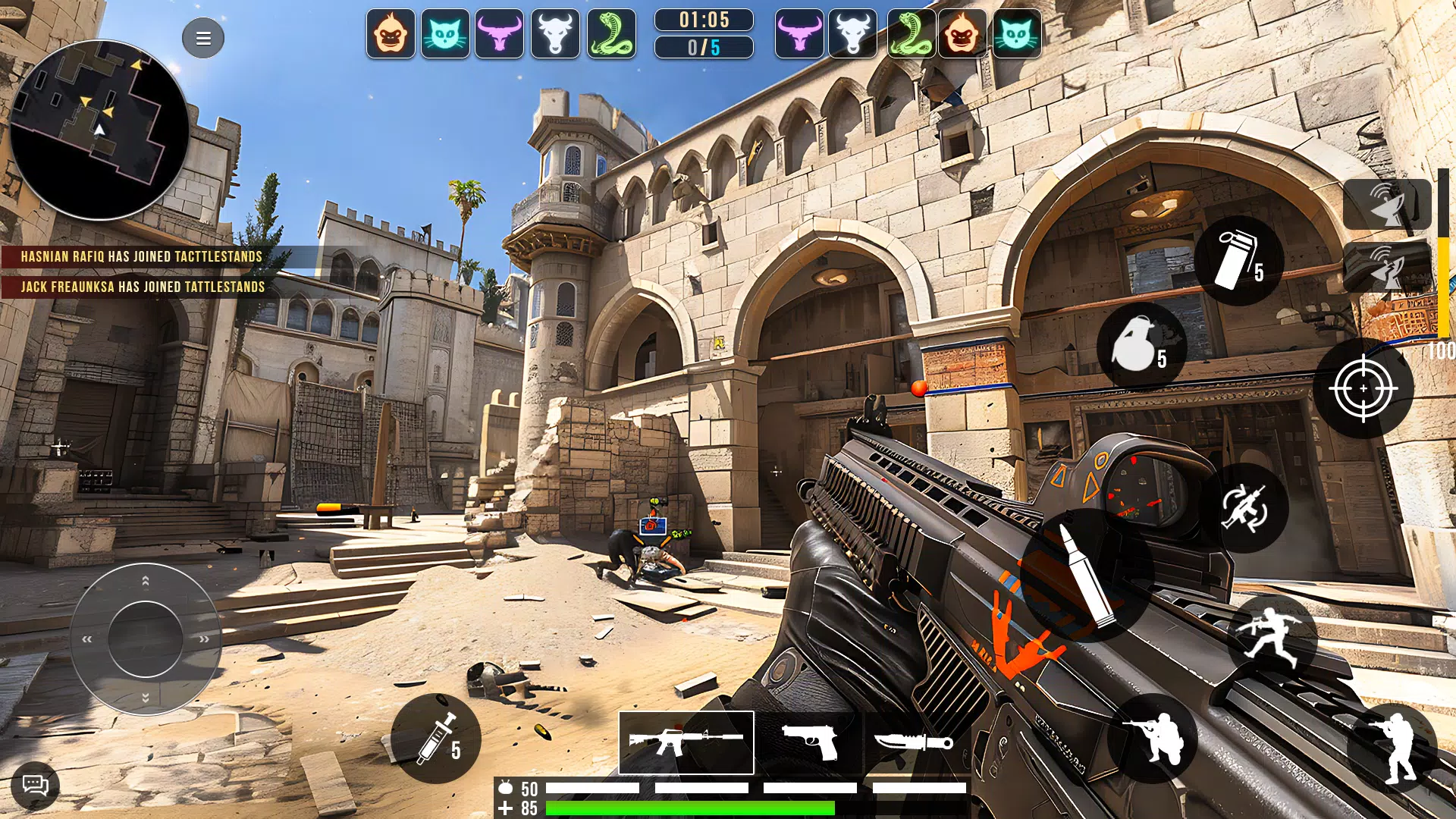
Task: Throw the frag grenade
Action: (1141, 347)
